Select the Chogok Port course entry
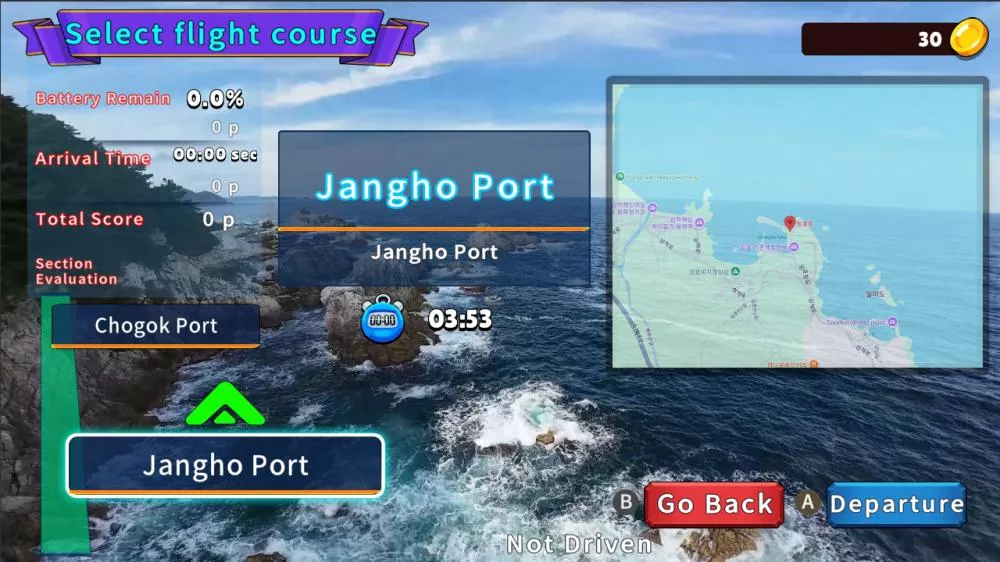 point(156,326)
